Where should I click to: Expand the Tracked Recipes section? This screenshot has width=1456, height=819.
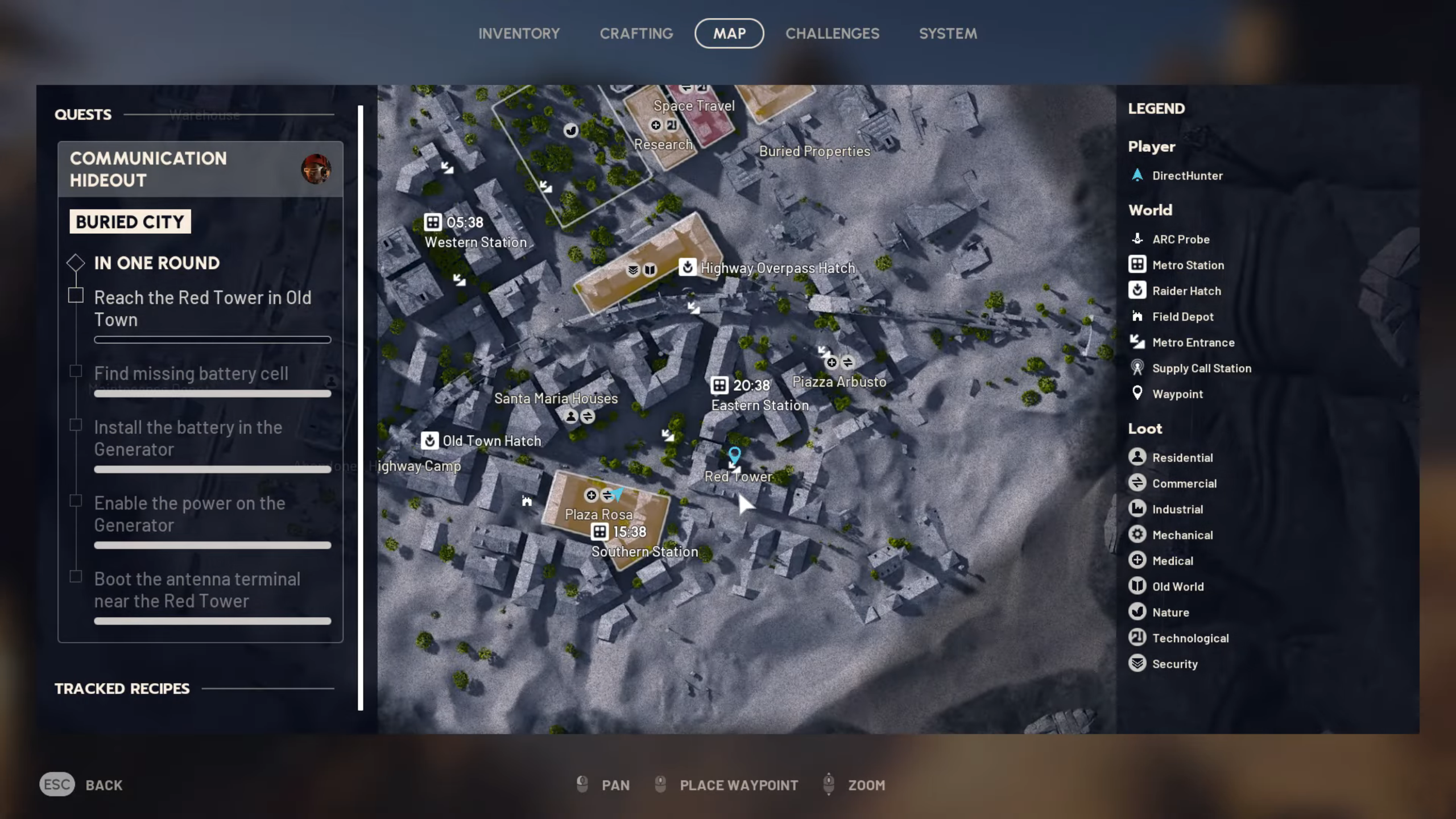[x=121, y=689]
